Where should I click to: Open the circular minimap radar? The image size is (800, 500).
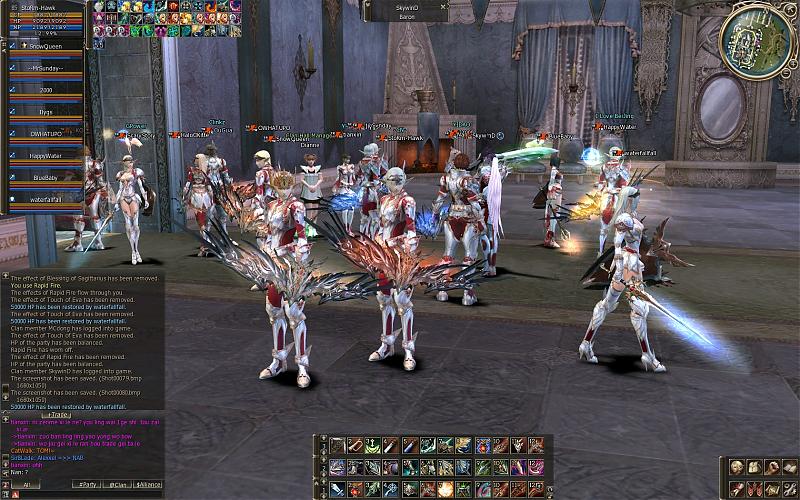757,40
